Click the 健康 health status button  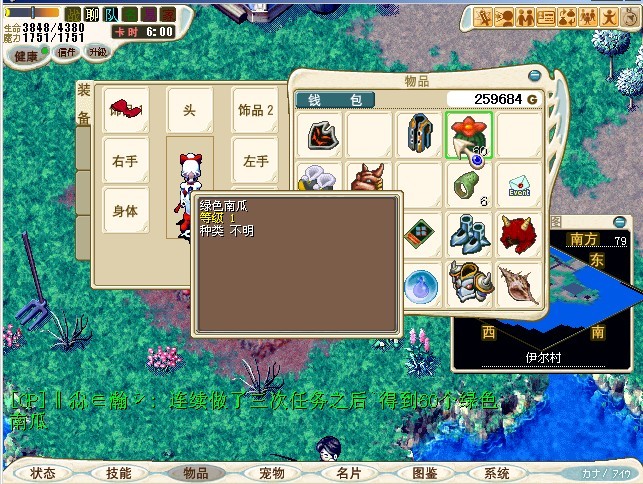tap(26, 56)
